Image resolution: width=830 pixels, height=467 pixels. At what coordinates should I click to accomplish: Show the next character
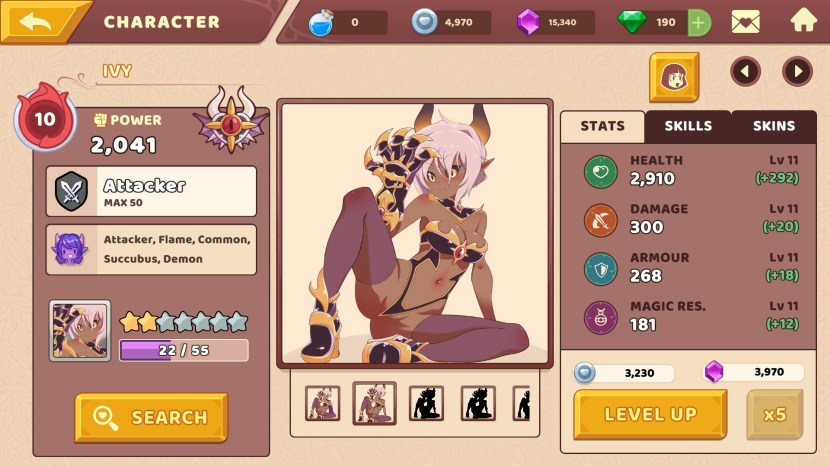pos(797,71)
